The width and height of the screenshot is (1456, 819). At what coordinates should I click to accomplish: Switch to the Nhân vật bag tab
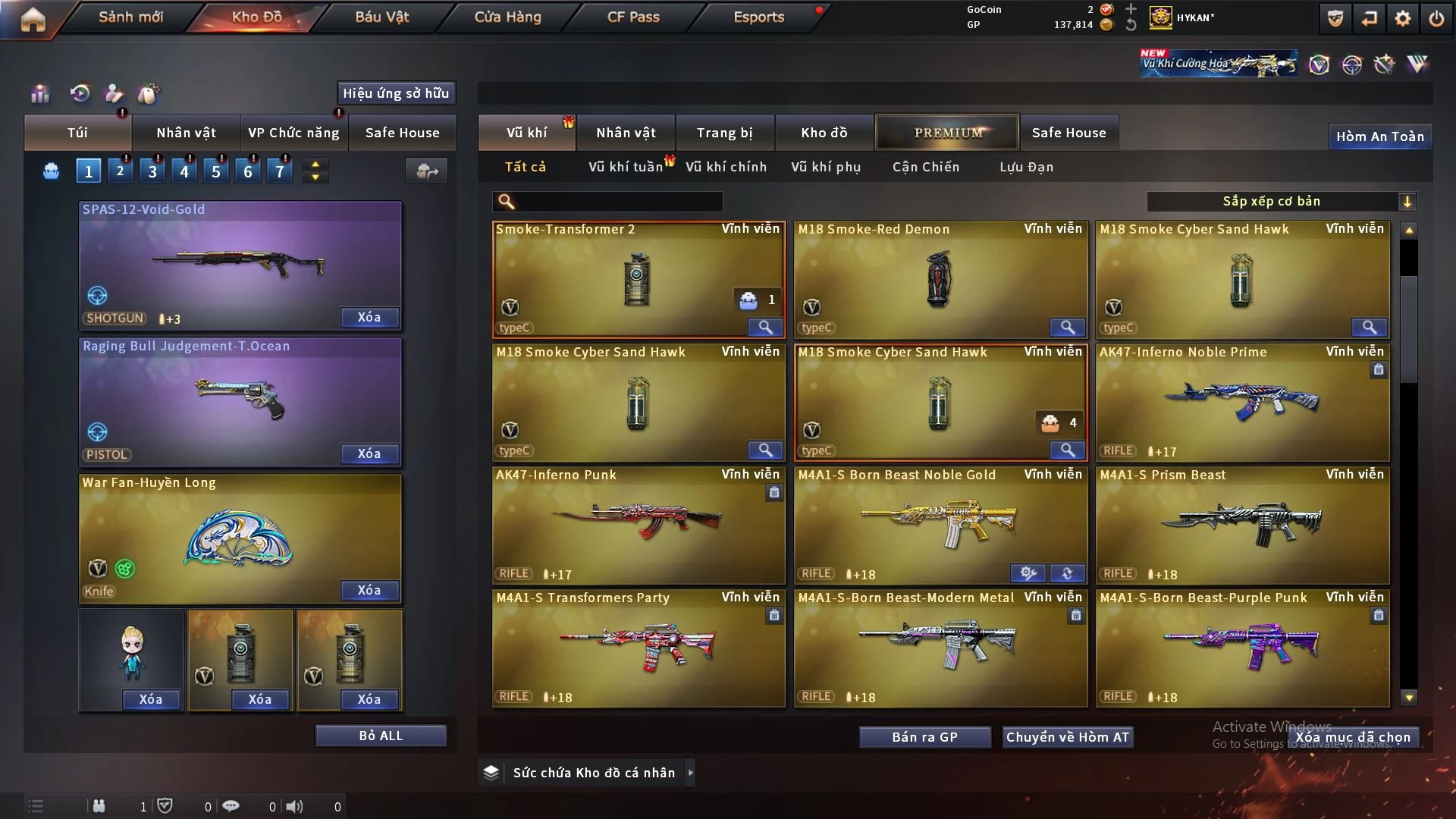click(x=186, y=133)
